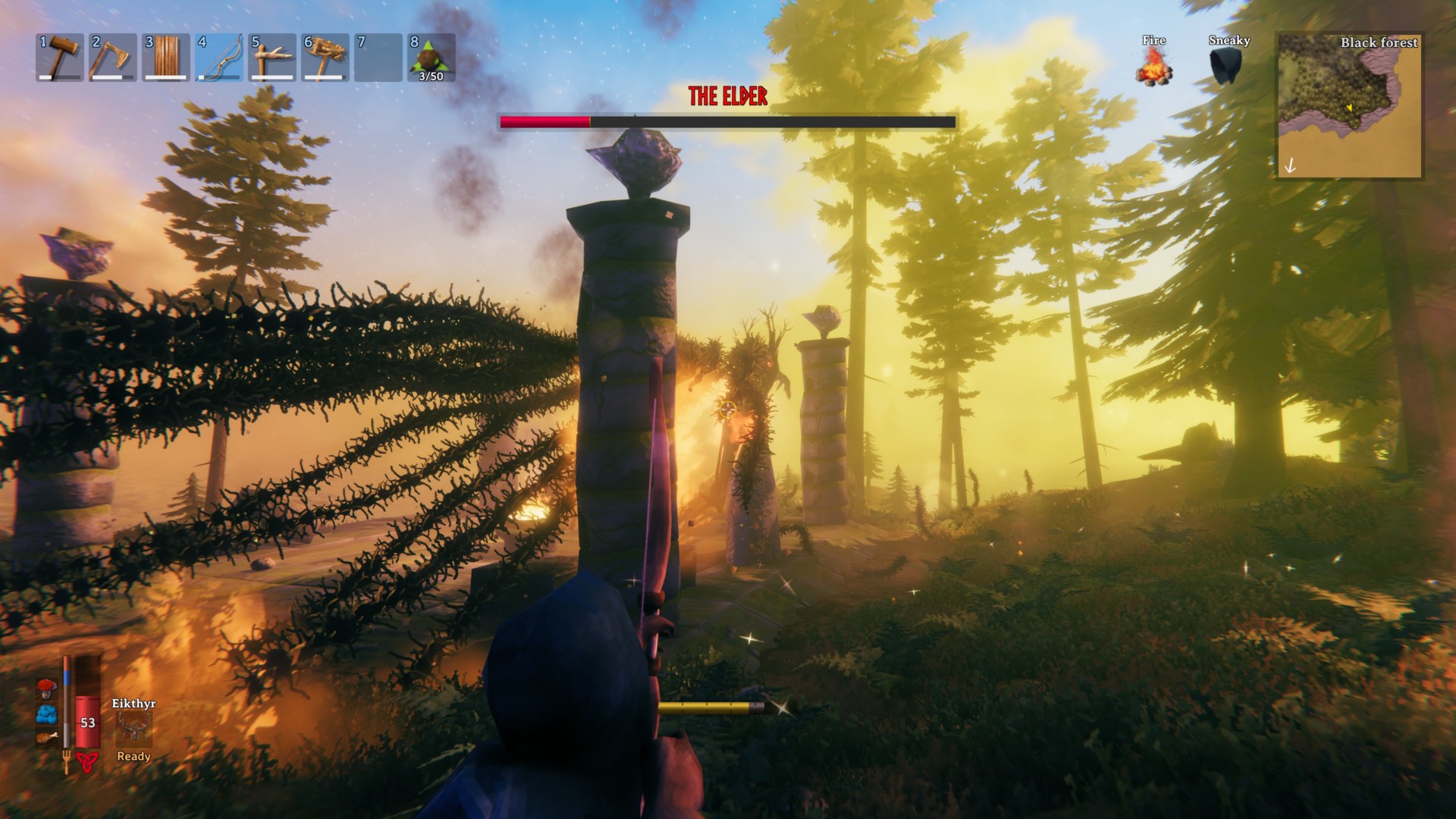This screenshot has height=819, width=1456.
Task: Open the Black forest minimap
Action: click(x=1350, y=105)
